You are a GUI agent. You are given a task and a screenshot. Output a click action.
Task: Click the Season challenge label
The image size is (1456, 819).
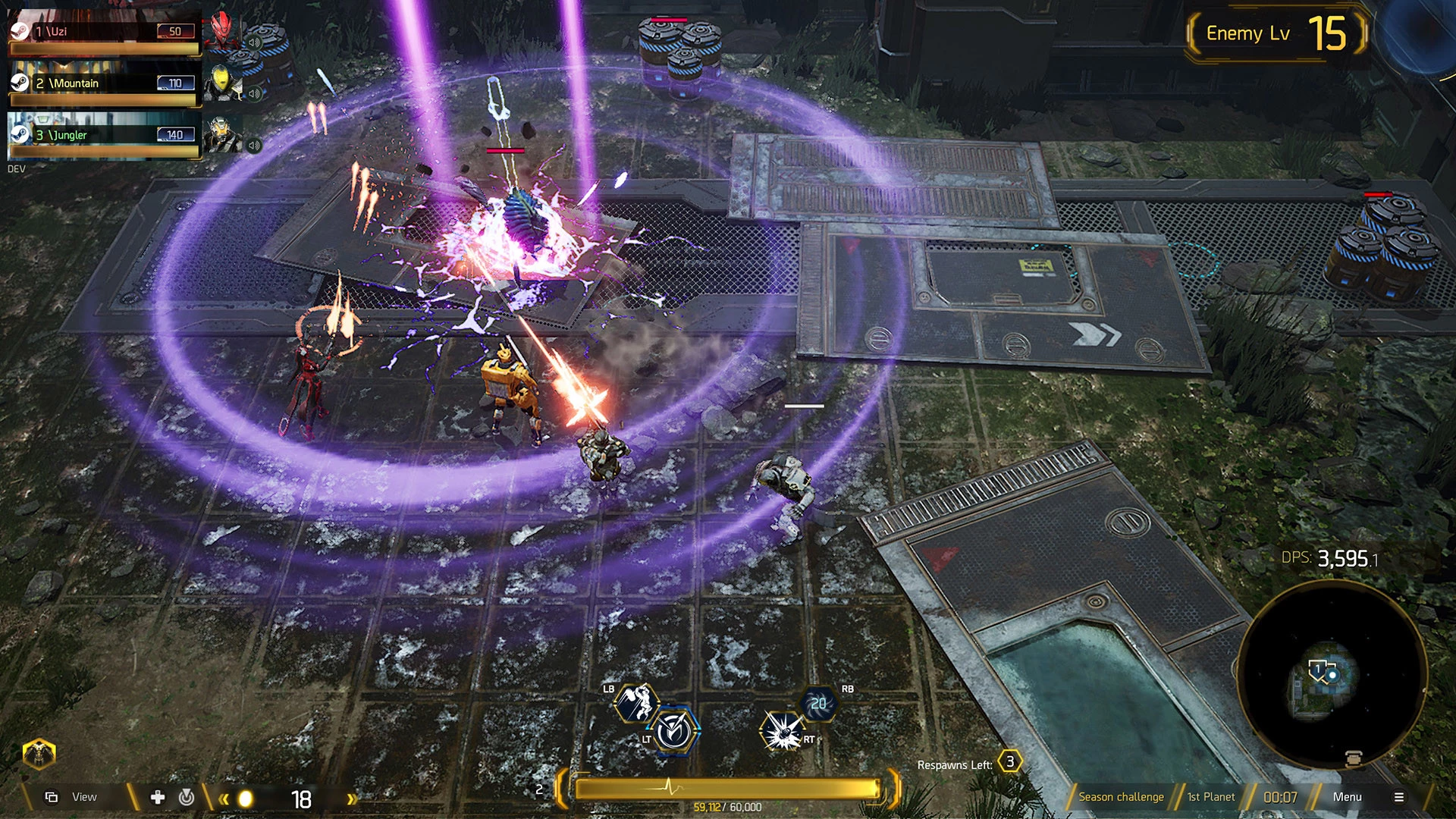(x=1121, y=797)
